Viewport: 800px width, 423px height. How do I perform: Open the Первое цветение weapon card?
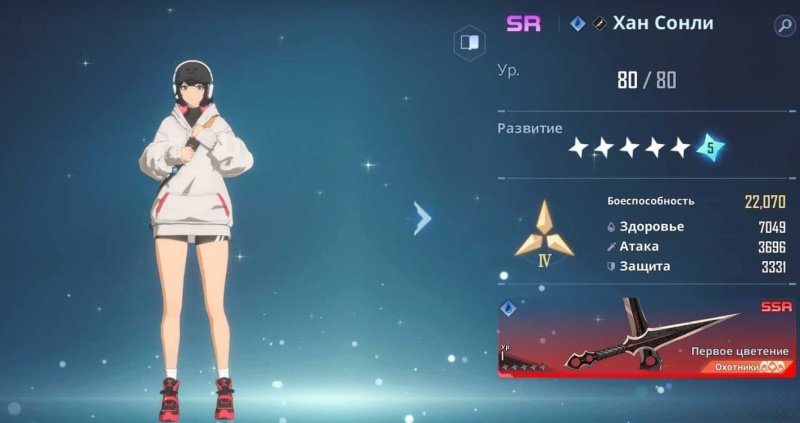click(646, 335)
